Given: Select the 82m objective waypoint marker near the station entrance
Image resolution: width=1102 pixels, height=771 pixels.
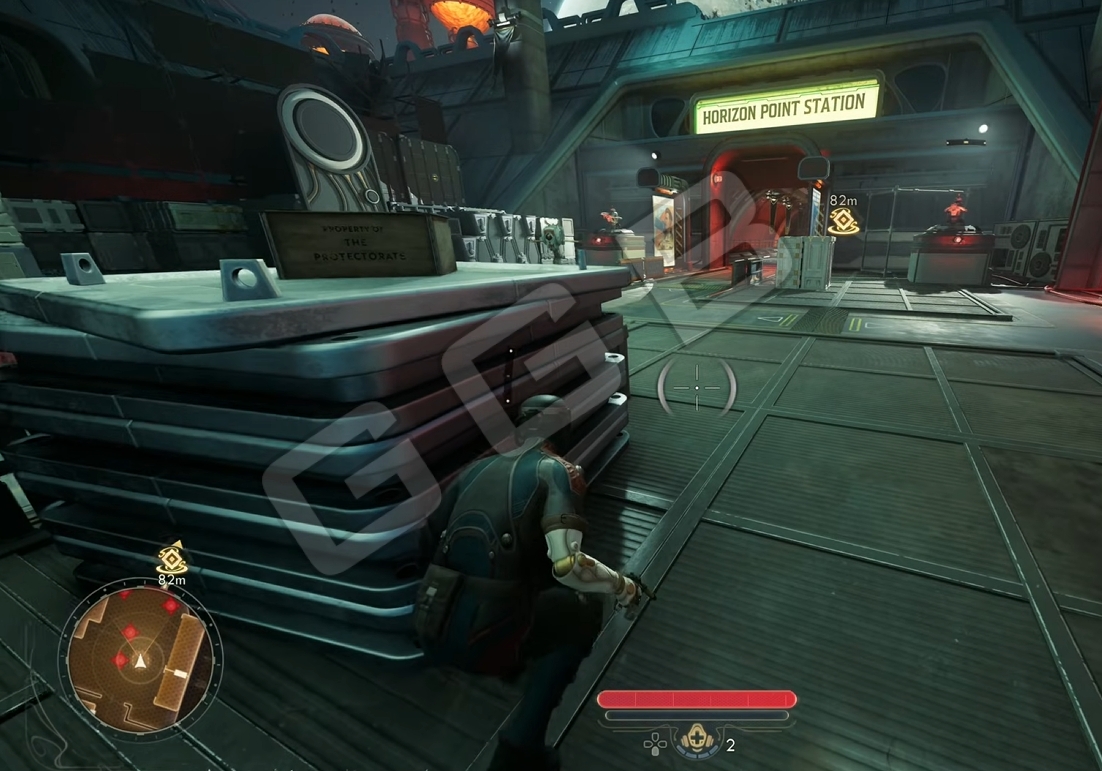Looking at the screenshot, I should (x=844, y=220).
